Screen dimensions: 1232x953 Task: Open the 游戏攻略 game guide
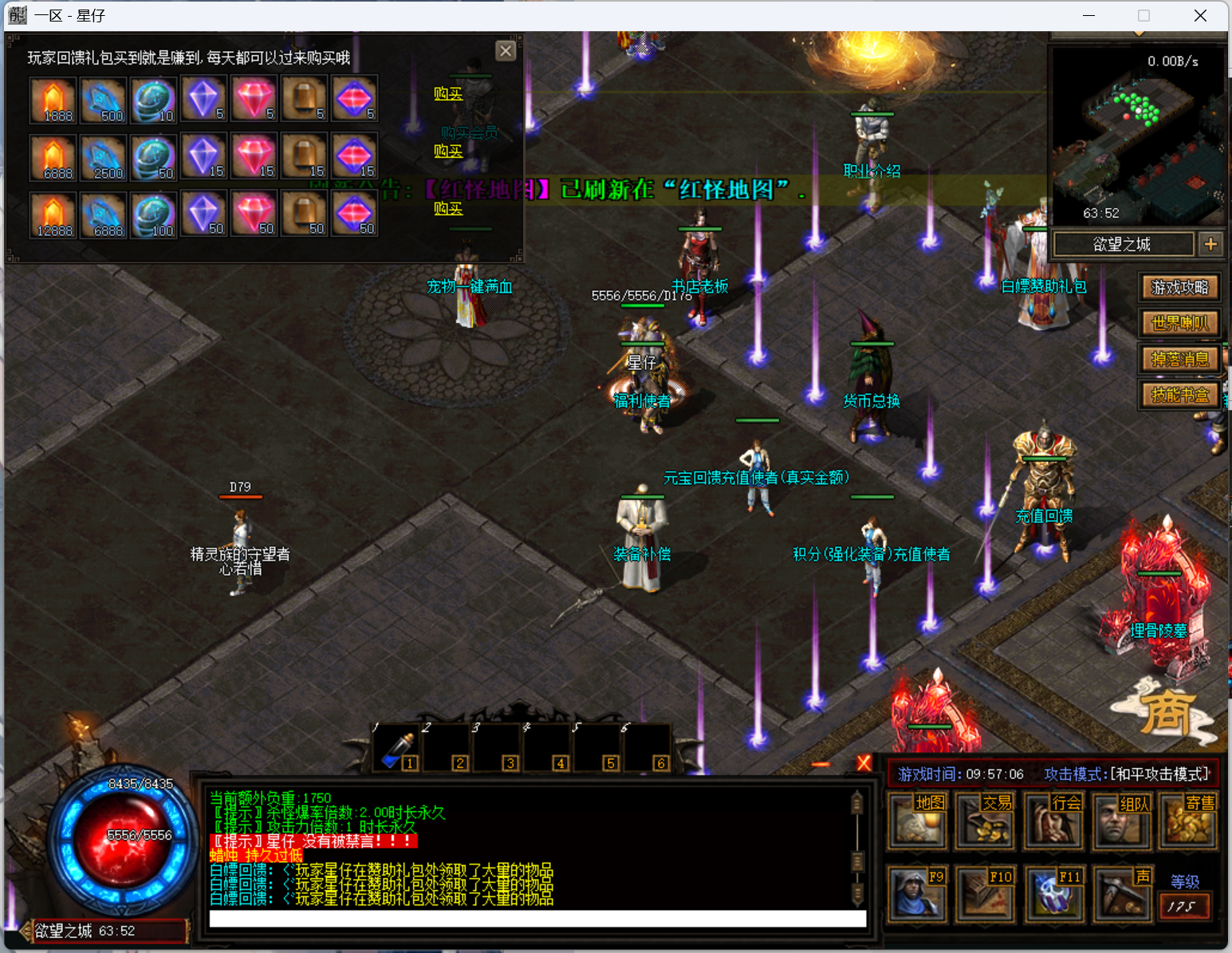point(1179,287)
